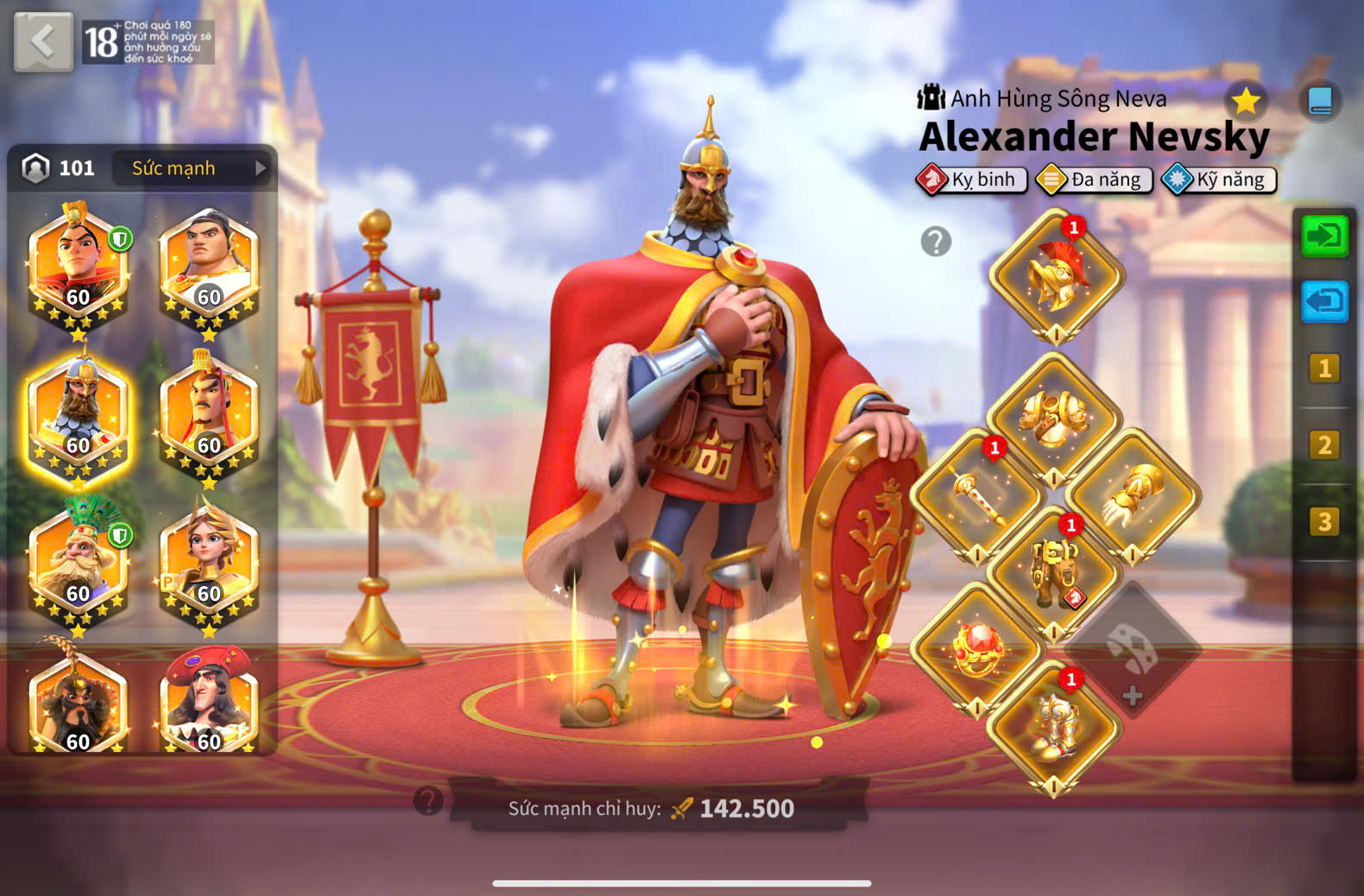Open the equipment help question mark
This screenshot has height=896, width=1364.
coord(936,242)
